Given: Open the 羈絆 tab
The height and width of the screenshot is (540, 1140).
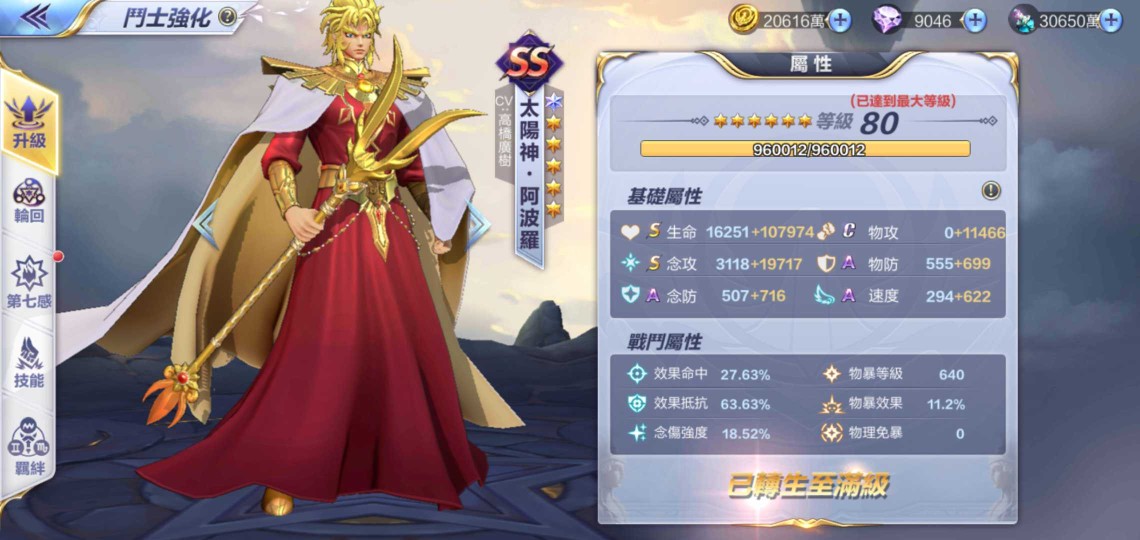Looking at the screenshot, I should pos(29,445).
